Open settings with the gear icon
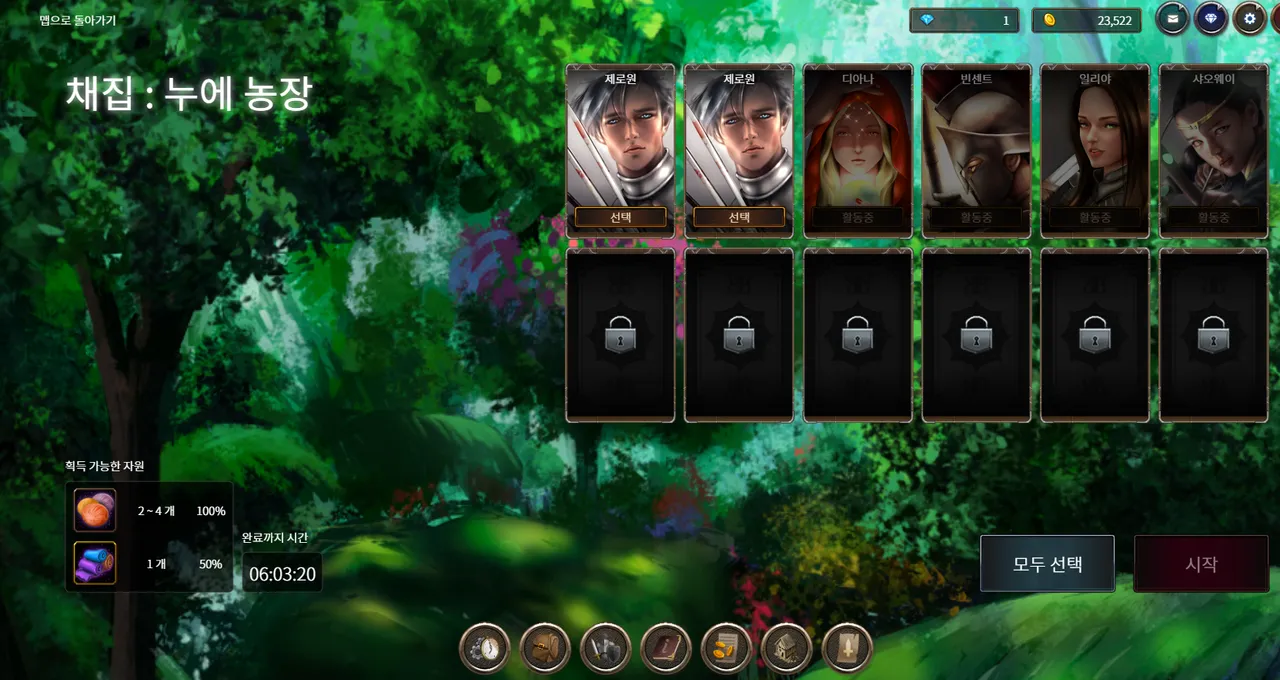Screen dimensions: 1280x680 tap(1249, 19)
